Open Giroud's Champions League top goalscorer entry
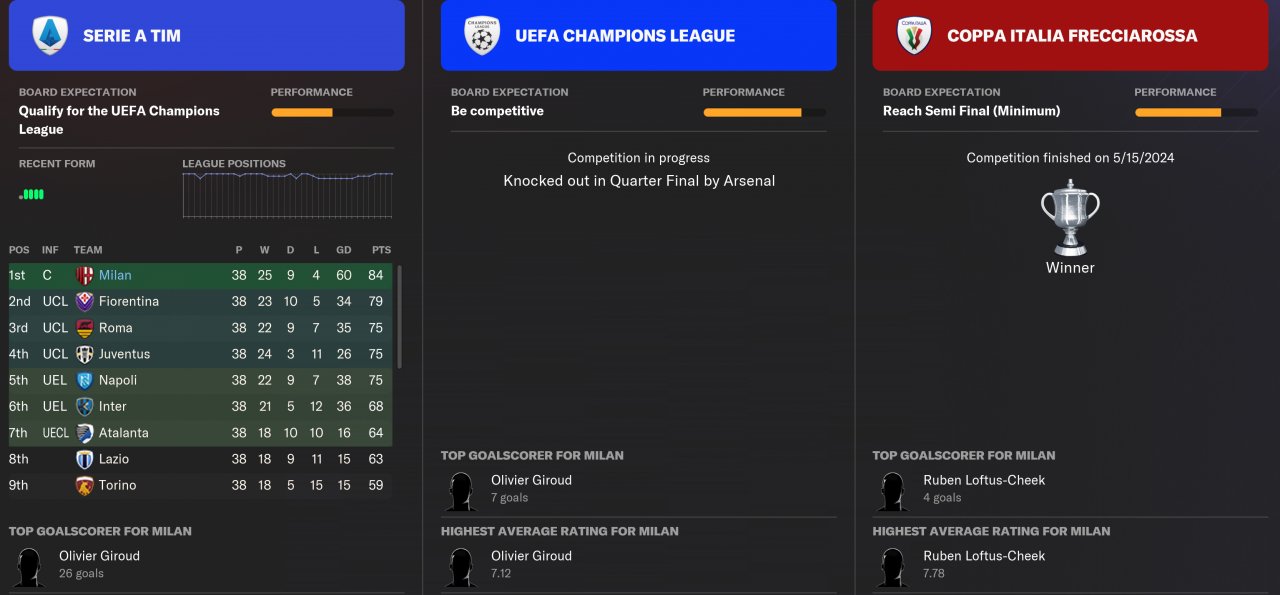Screen dimensions: 1280x595 pyautogui.click(x=531, y=480)
